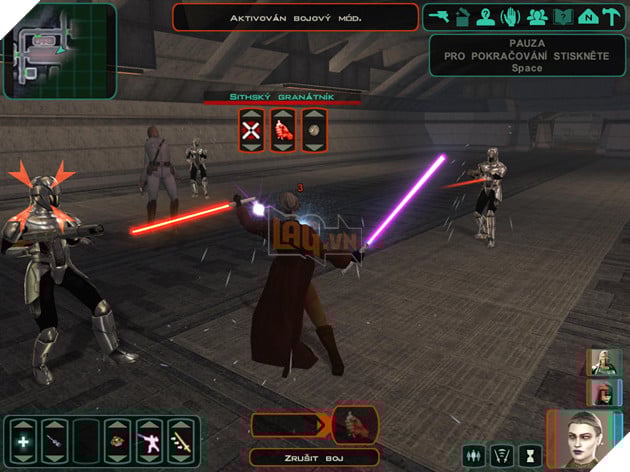Image resolution: width=630 pixels, height=472 pixels.
Task: Switch to the white-haired party member portrait
Action: click(601, 362)
